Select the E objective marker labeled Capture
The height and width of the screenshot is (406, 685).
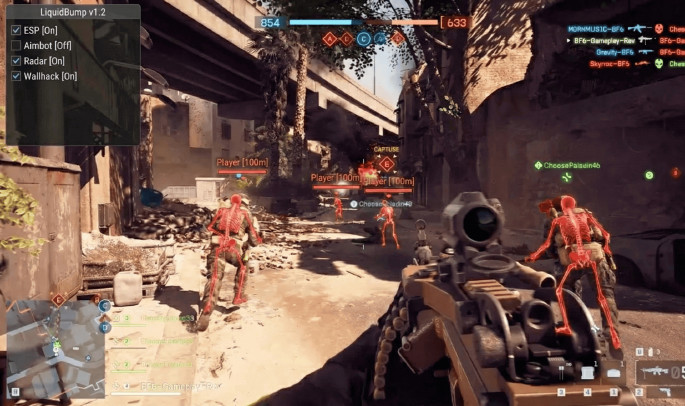pos(386,163)
